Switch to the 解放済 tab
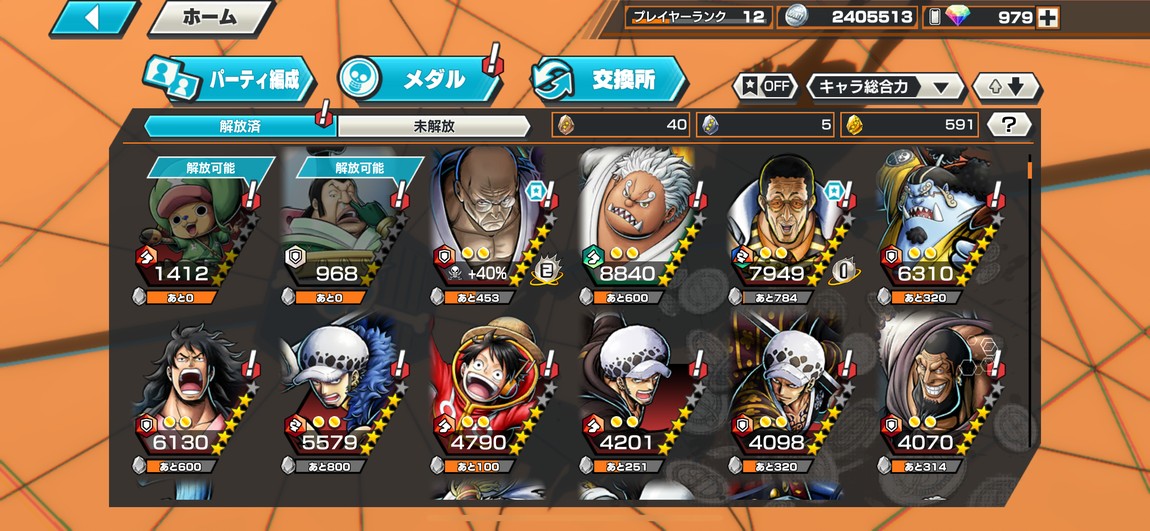Viewport: 1150px width, 531px height. point(239,126)
